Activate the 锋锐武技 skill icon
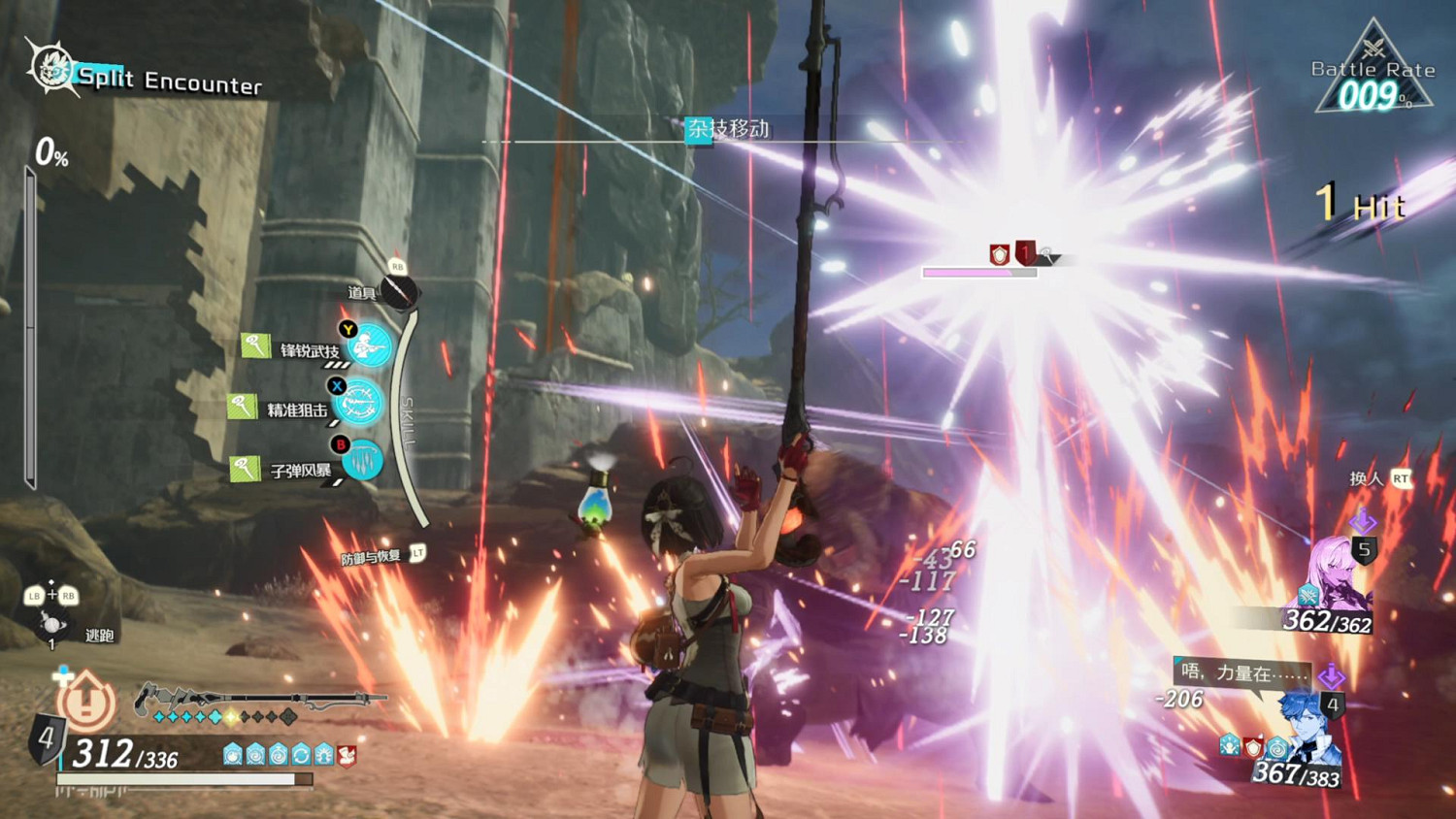This screenshot has height=819, width=1456. point(370,344)
